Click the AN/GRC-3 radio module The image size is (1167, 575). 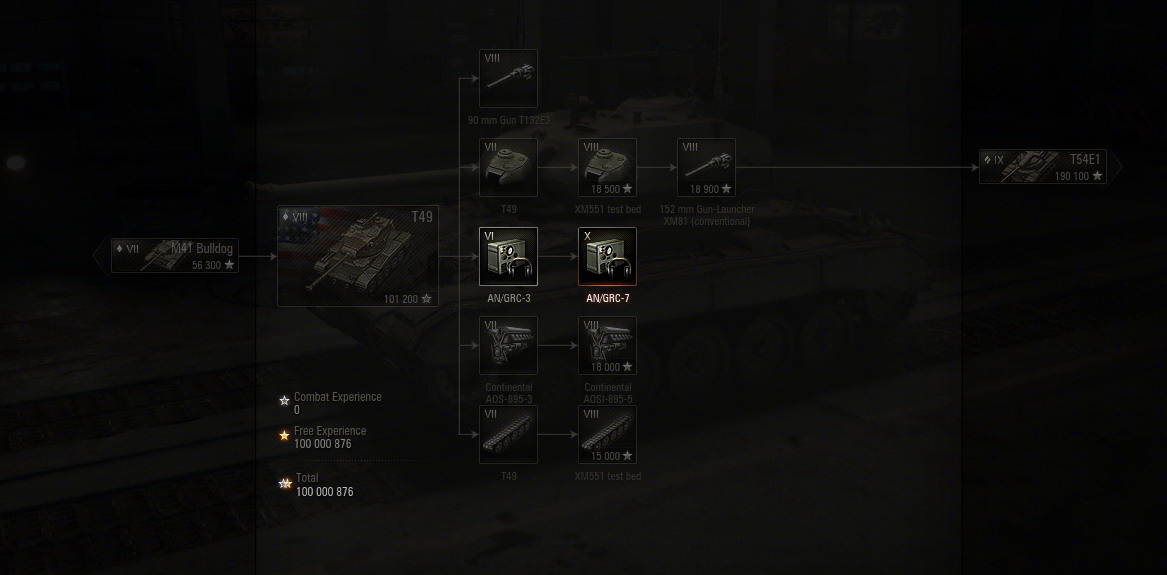point(508,257)
